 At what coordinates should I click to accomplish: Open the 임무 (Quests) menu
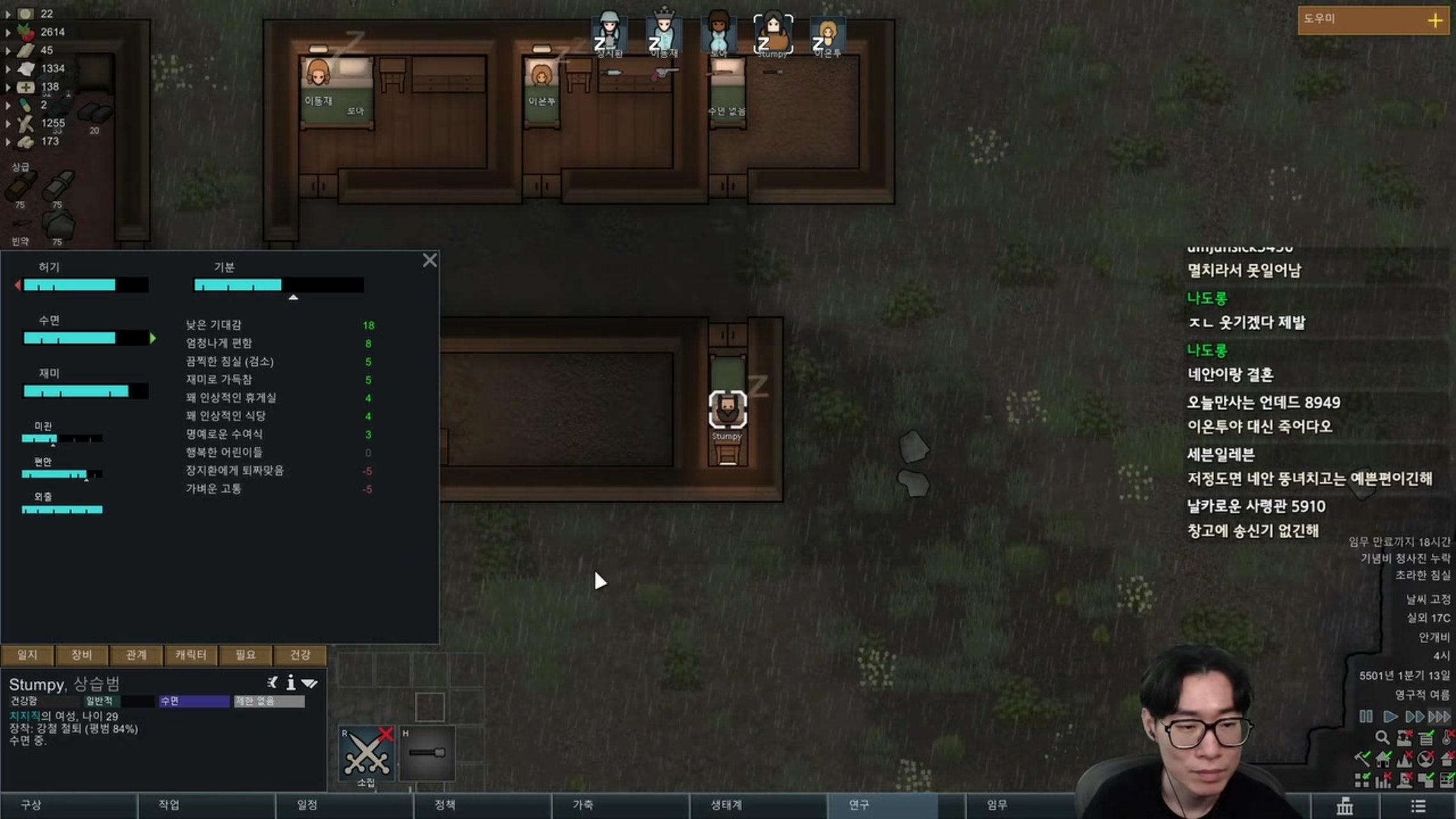997,805
